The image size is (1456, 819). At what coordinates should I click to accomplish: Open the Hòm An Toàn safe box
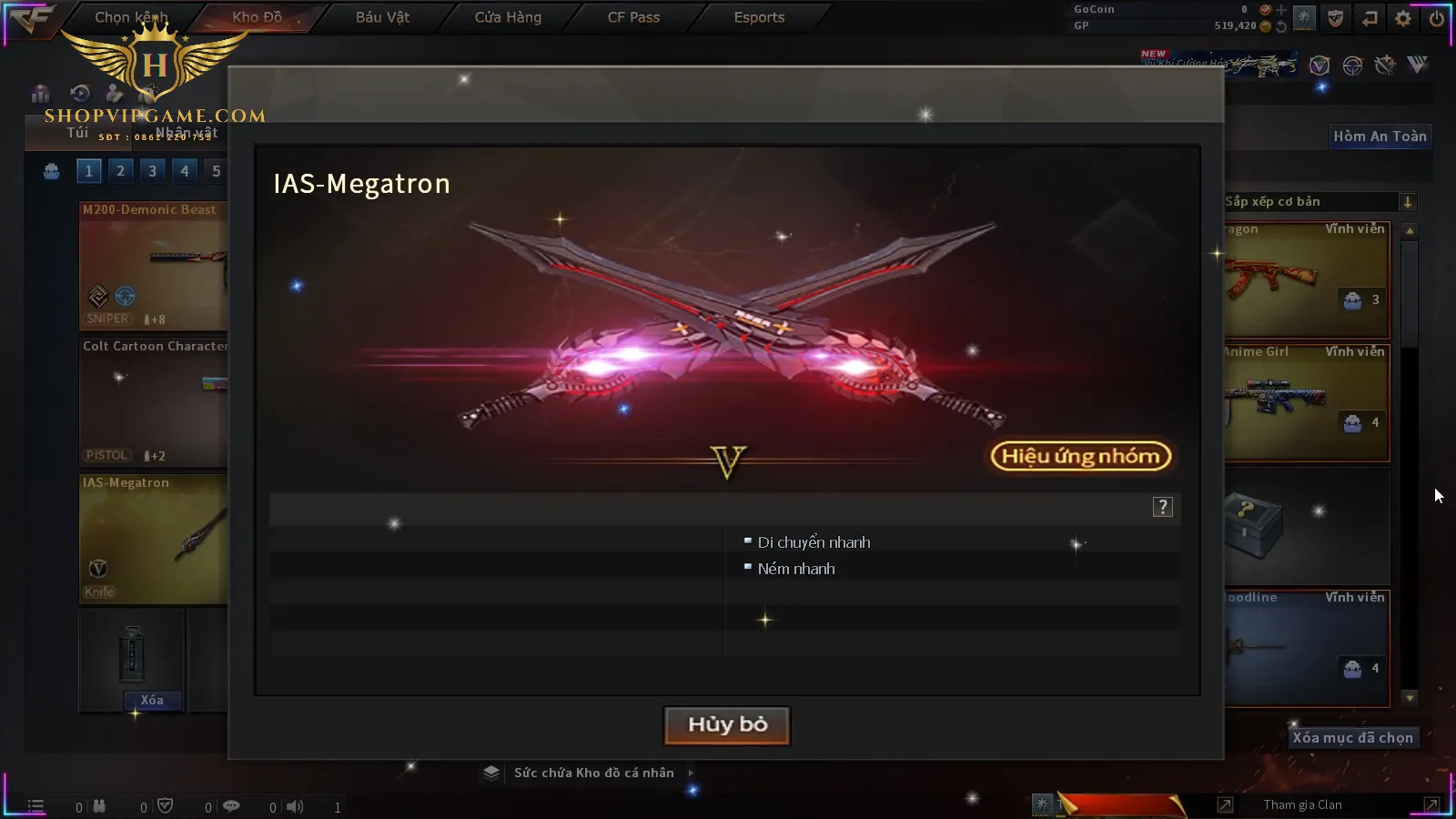1380,136
